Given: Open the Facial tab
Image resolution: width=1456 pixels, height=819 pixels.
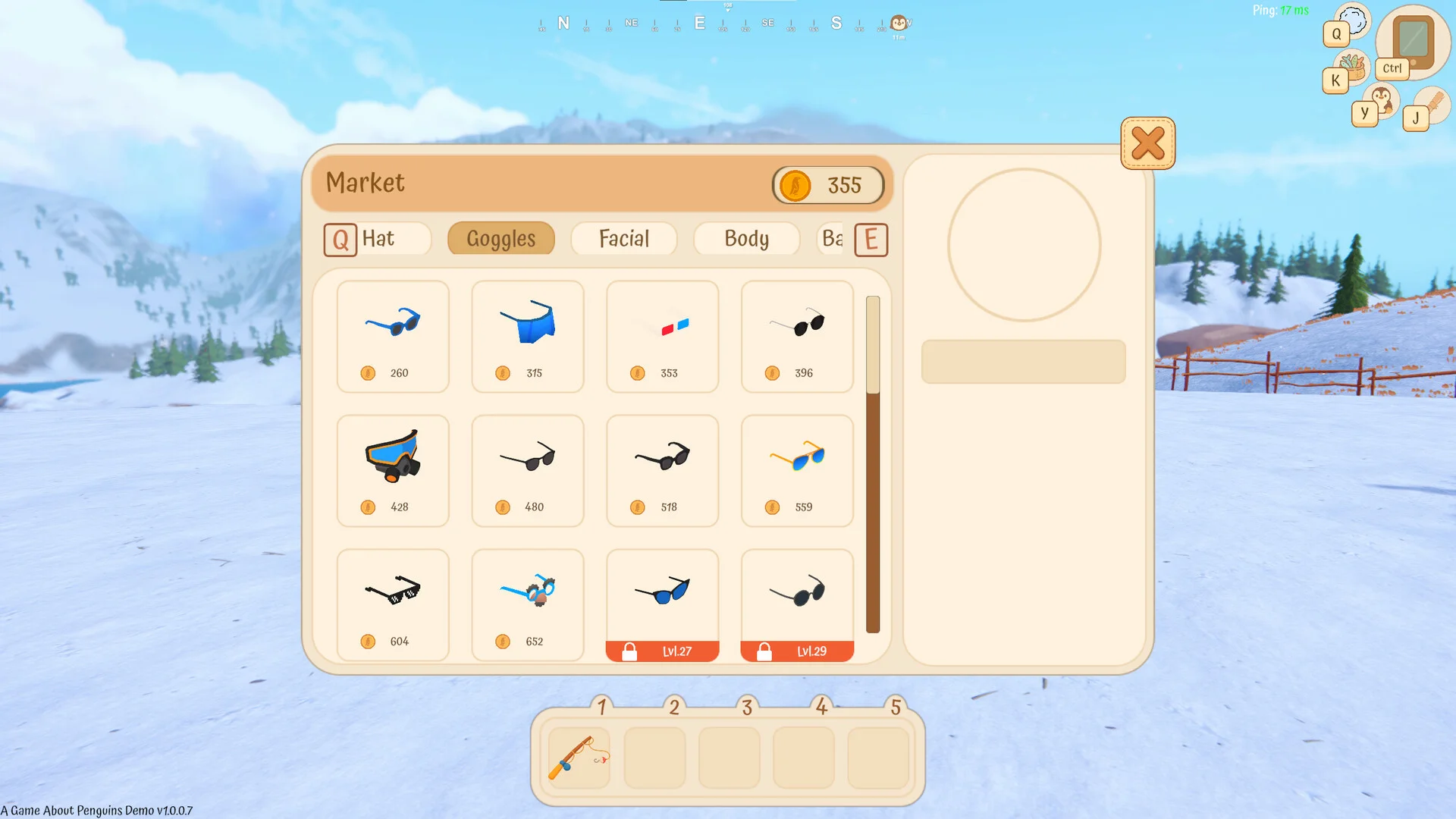Looking at the screenshot, I should (x=623, y=239).
